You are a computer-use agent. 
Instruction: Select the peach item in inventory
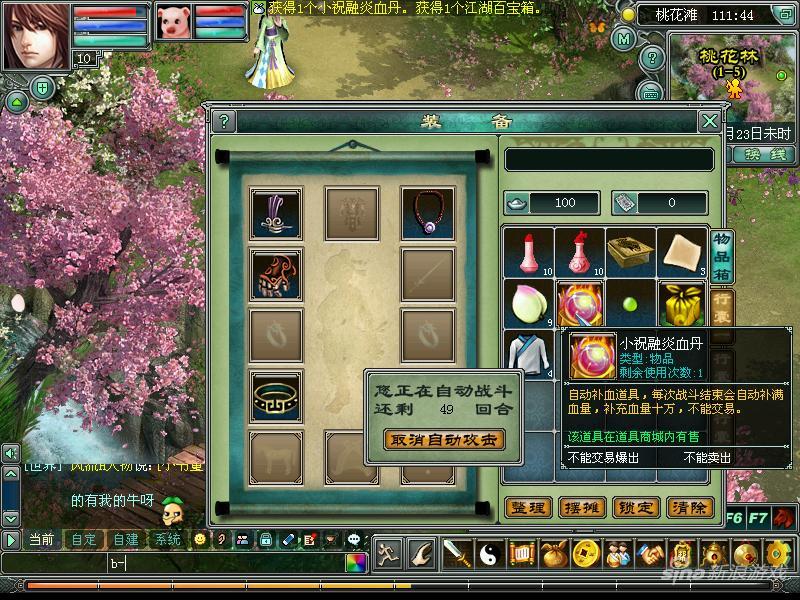click(x=528, y=304)
